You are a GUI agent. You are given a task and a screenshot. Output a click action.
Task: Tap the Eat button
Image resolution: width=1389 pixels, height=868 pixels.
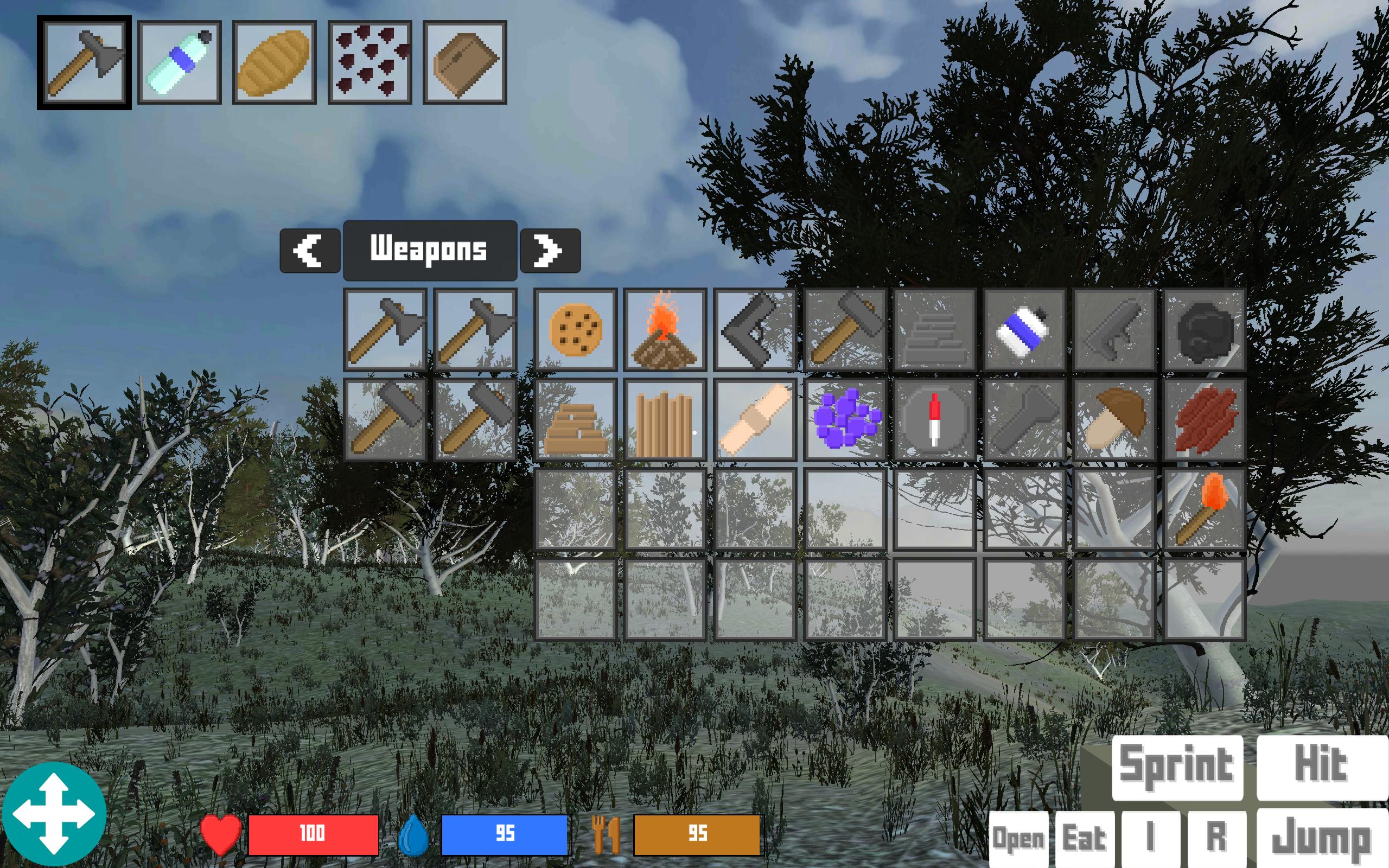(1084, 838)
